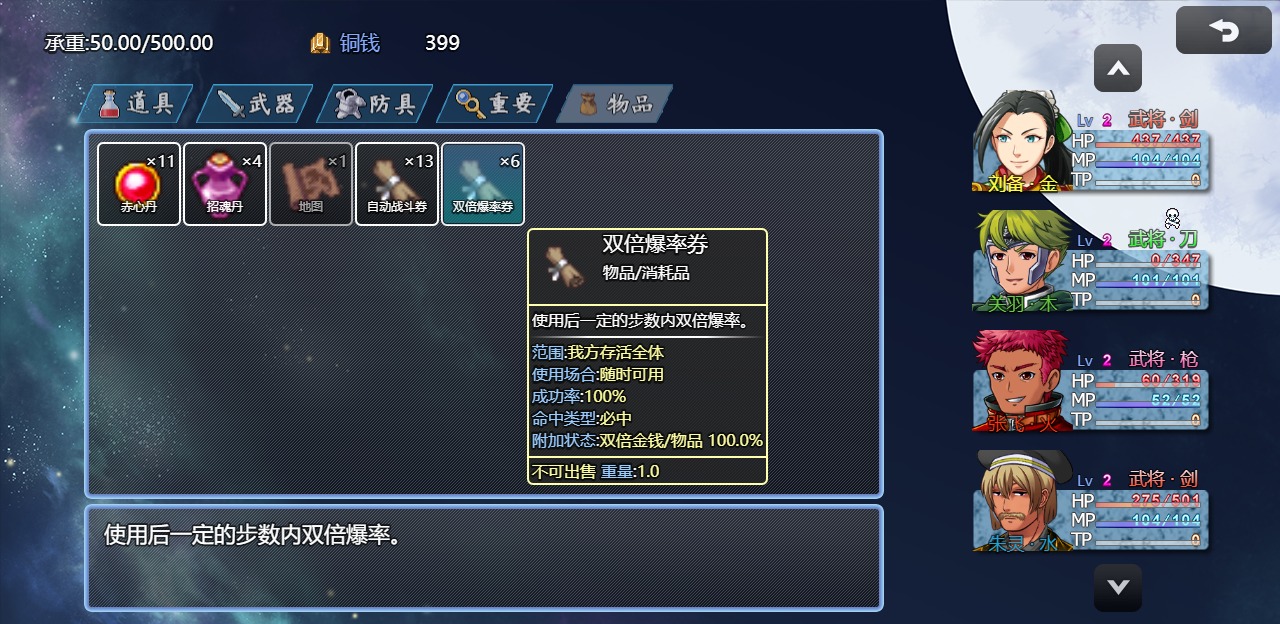This screenshot has height=624, width=1280.
Task: Use the 双倍爆率券 item slot
Action: click(483, 184)
